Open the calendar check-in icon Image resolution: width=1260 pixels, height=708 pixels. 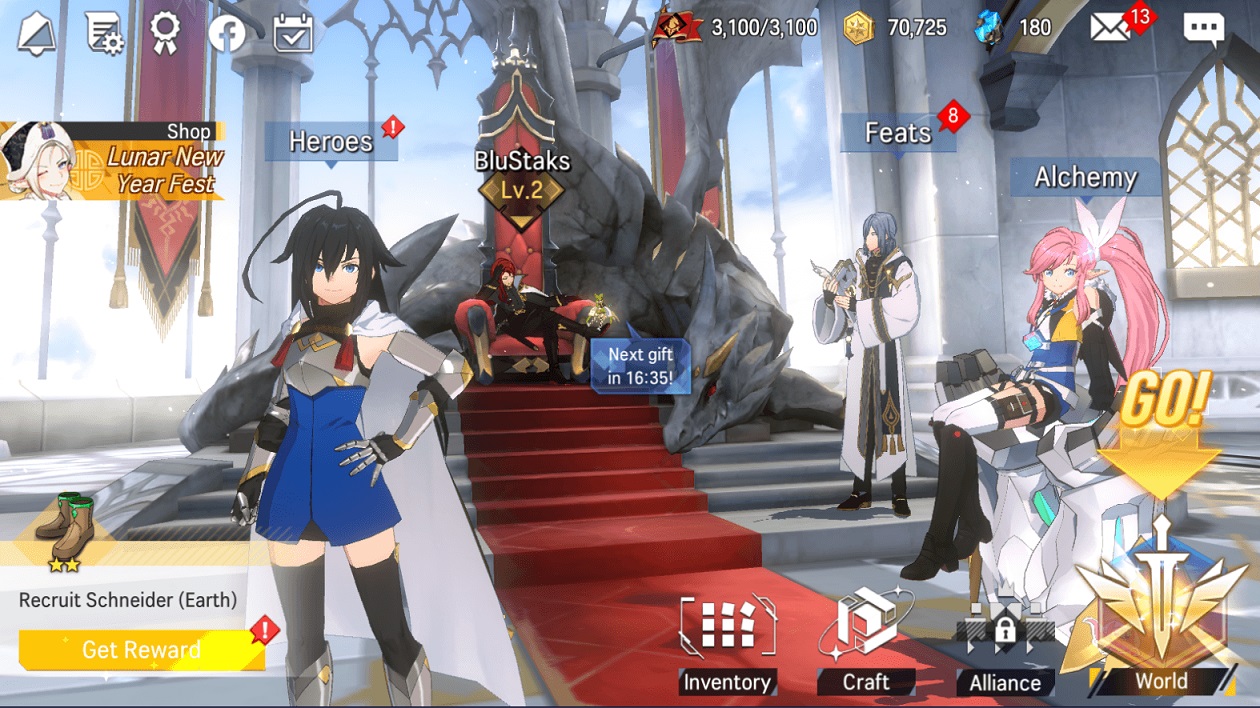pos(293,33)
